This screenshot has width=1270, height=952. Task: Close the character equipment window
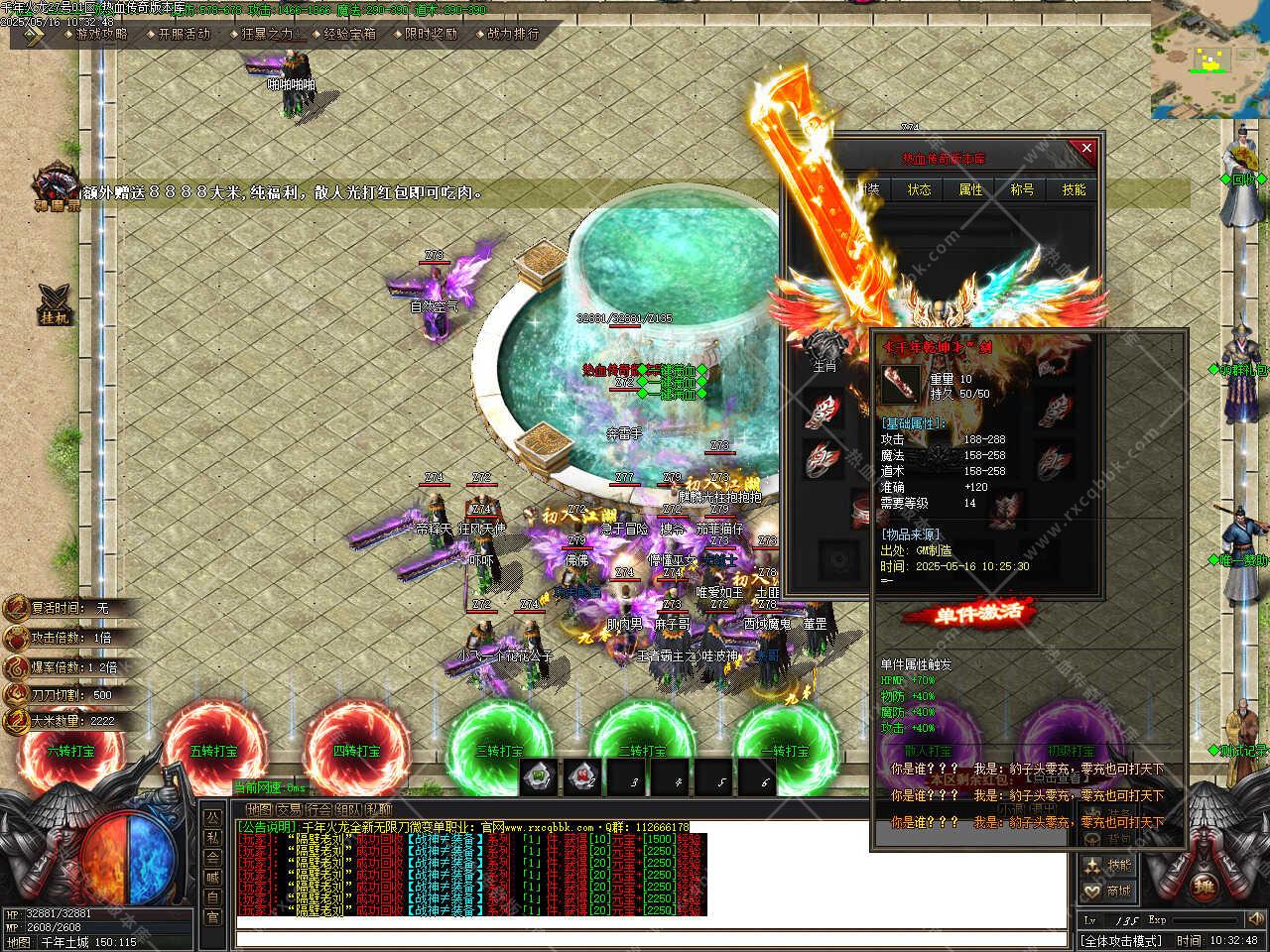1086,149
